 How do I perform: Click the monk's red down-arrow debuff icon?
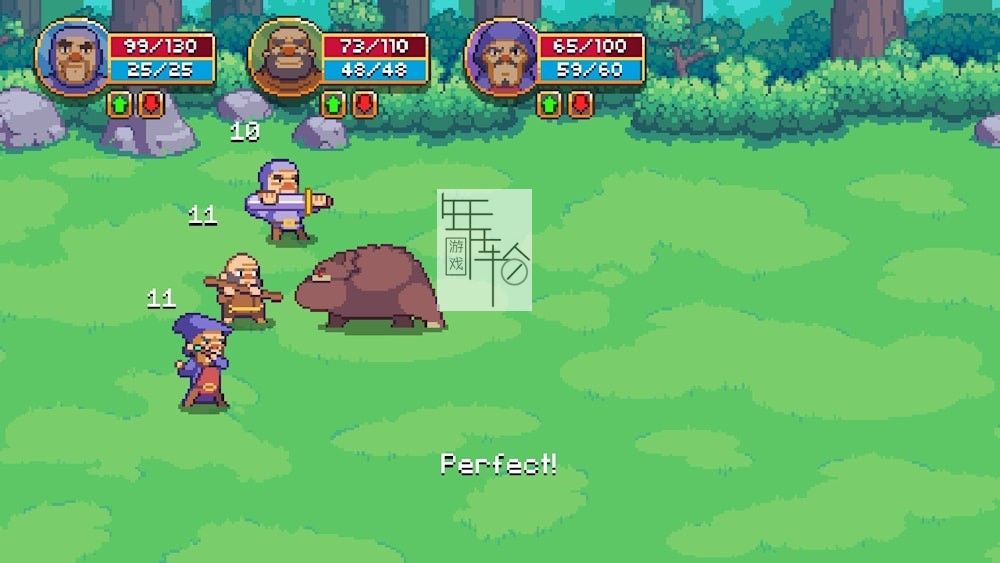[364, 104]
